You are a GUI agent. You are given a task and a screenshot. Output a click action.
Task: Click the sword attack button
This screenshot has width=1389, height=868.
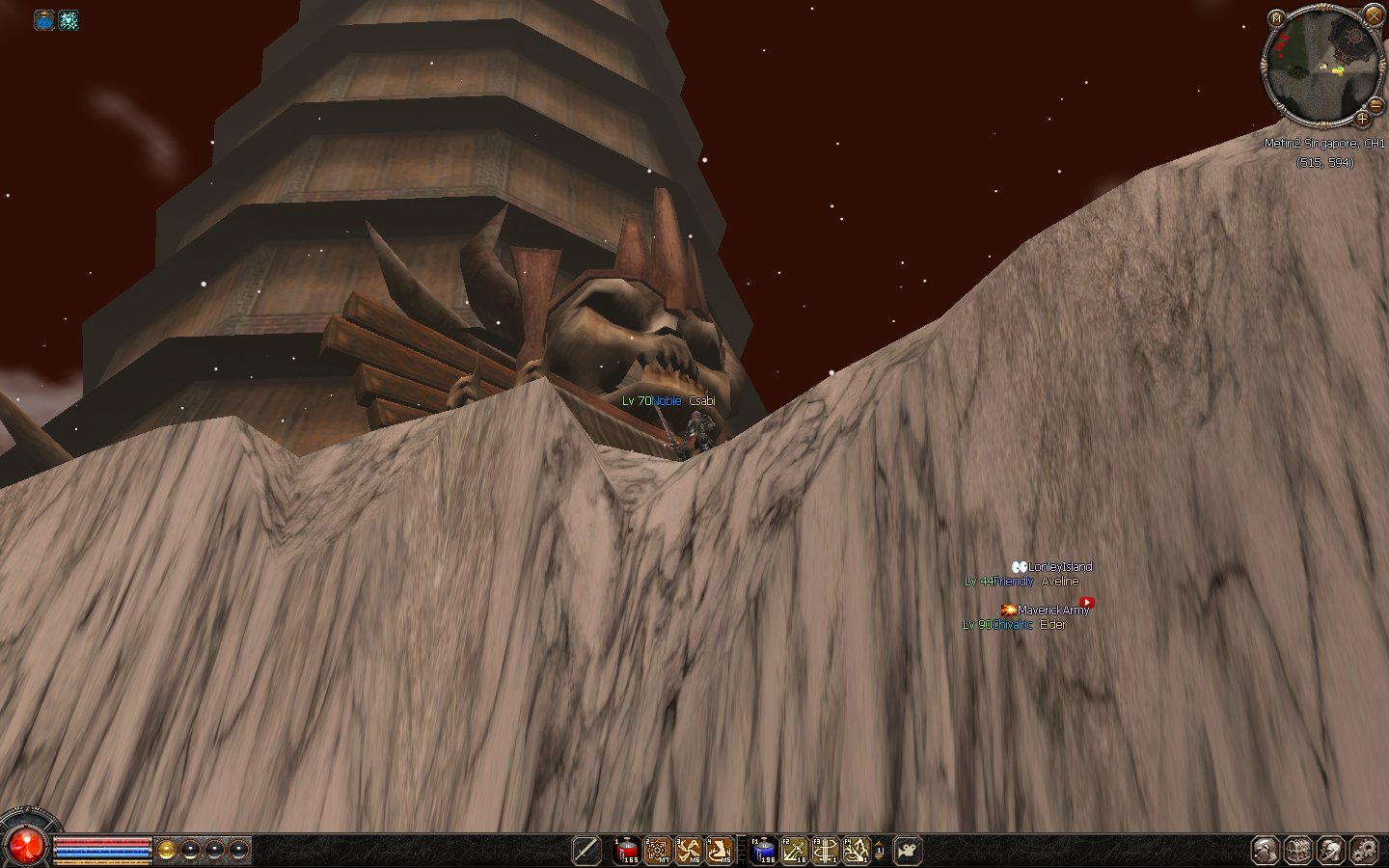click(x=586, y=850)
